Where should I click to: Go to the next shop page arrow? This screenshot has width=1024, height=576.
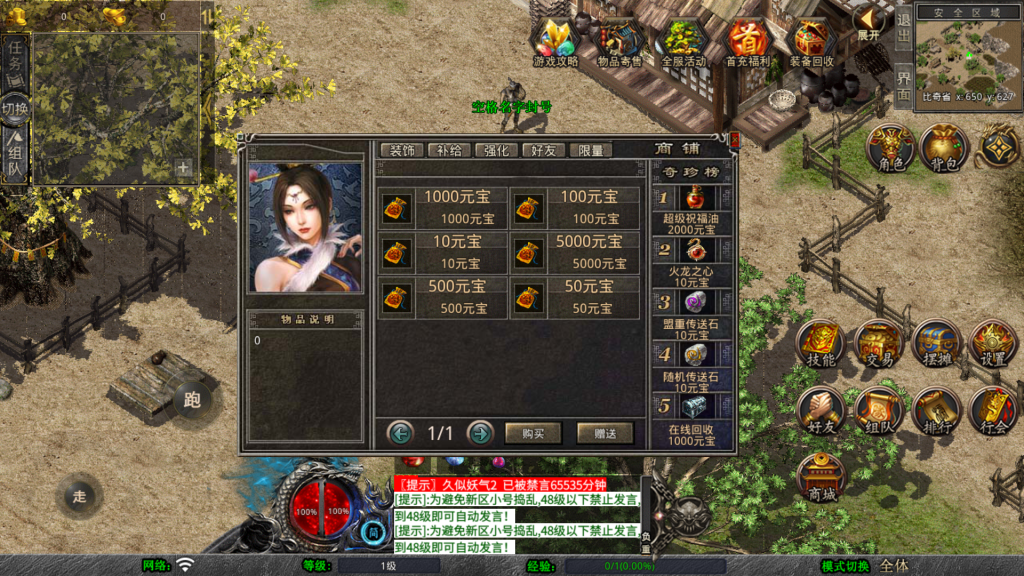[481, 433]
